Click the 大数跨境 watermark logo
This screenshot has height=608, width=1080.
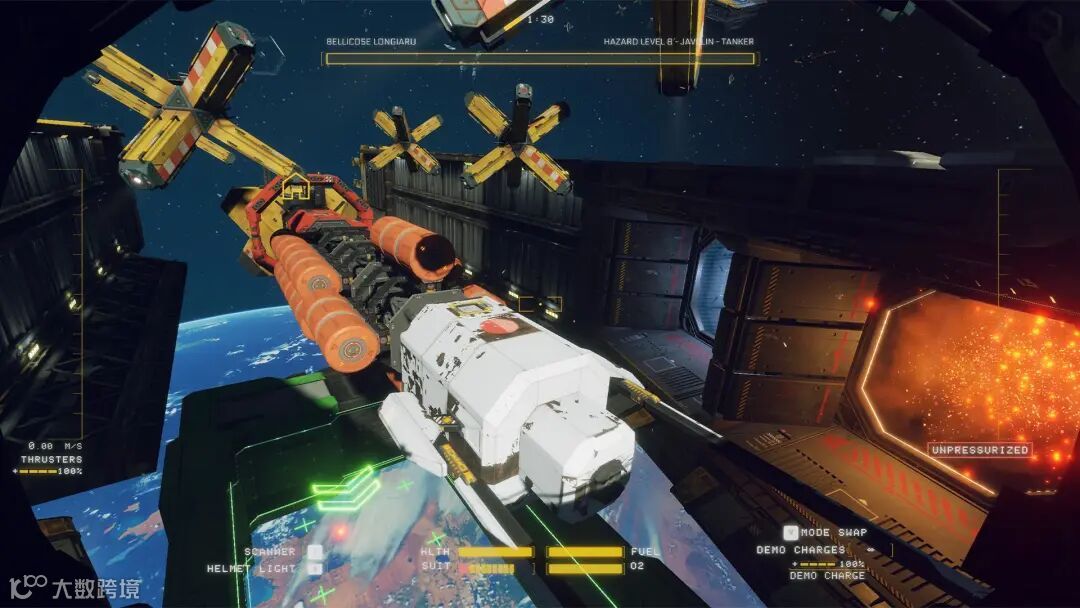76,586
